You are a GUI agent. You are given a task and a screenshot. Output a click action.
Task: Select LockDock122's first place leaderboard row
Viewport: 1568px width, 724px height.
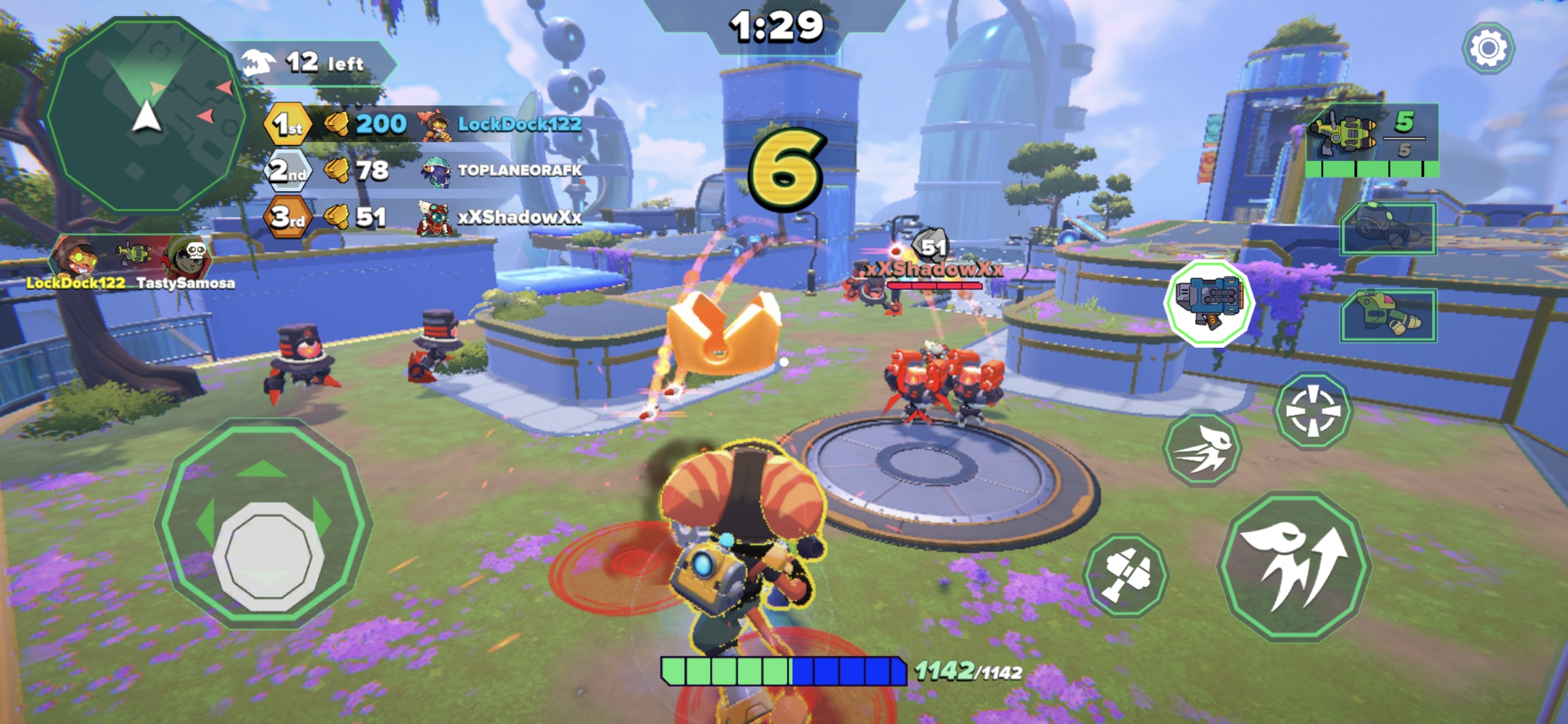[x=423, y=124]
